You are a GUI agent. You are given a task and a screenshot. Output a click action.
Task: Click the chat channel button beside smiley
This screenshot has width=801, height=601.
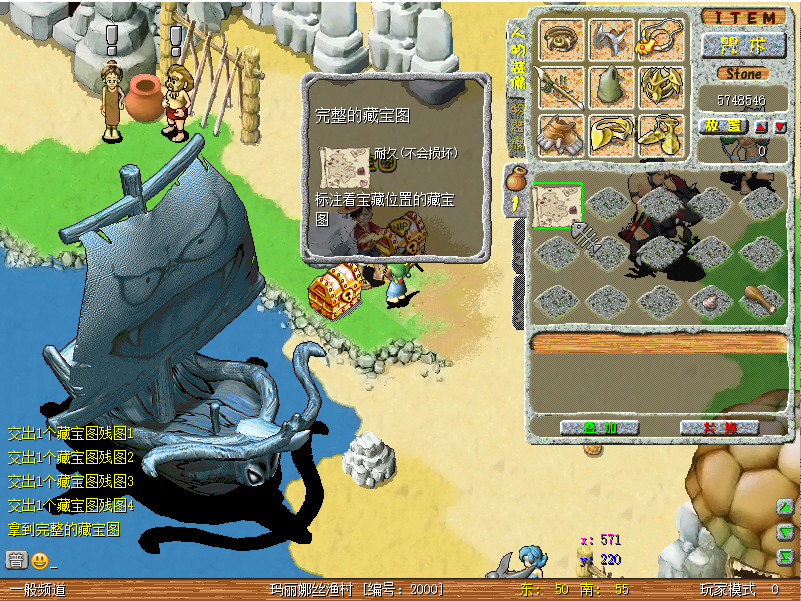click(x=16, y=560)
